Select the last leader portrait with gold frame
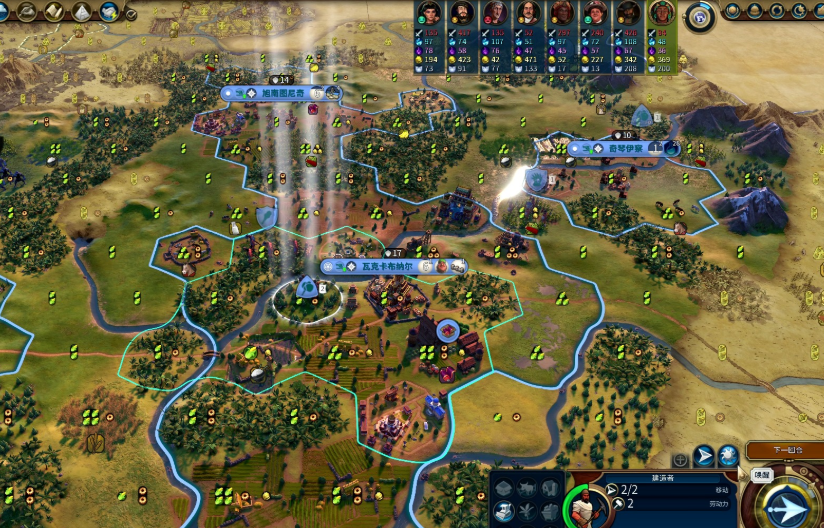 [660, 13]
